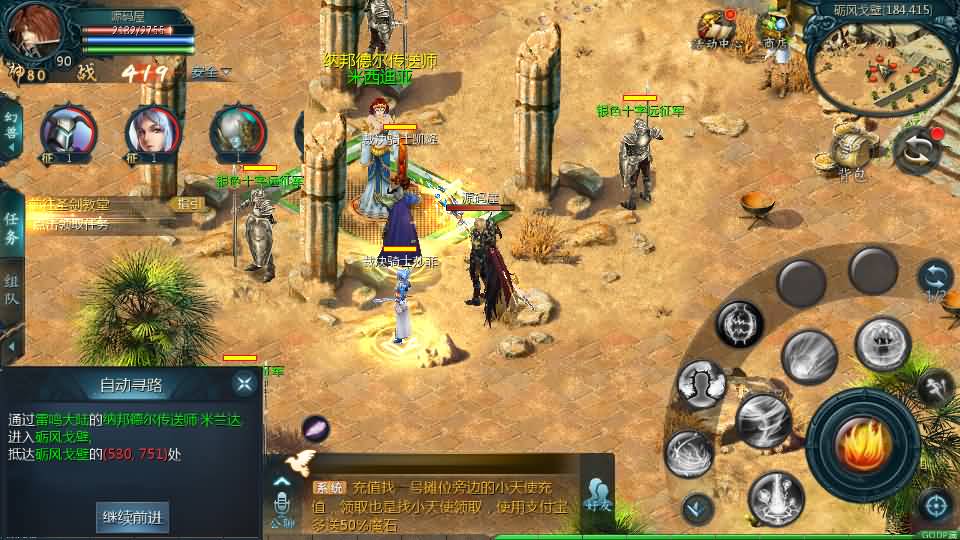Image resolution: width=960 pixels, height=540 pixels.
Task: Open the 商店 shop
Action: (774, 28)
